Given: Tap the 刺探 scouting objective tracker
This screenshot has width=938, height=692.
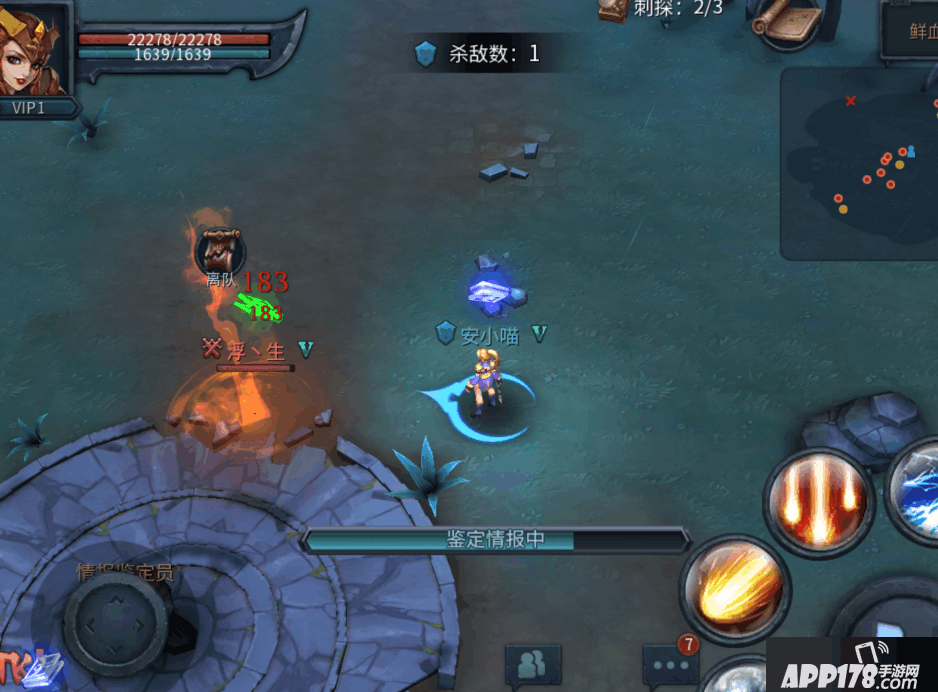Looking at the screenshot, I should (x=662, y=10).
